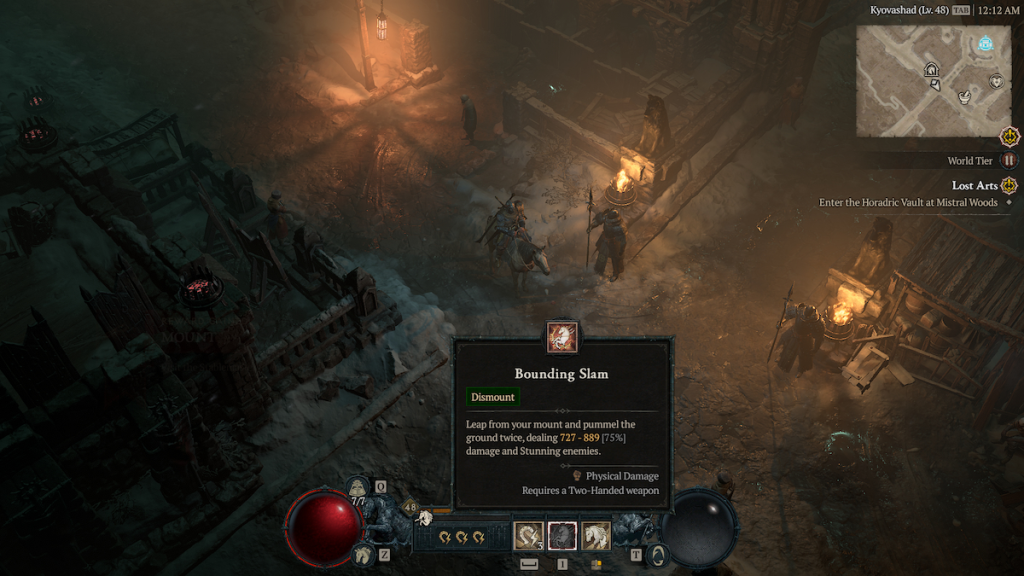This screenshot has height=576, width=1024.
Task: Click the town portal icon
Action: pyautogui.click(x=657, y=555)
